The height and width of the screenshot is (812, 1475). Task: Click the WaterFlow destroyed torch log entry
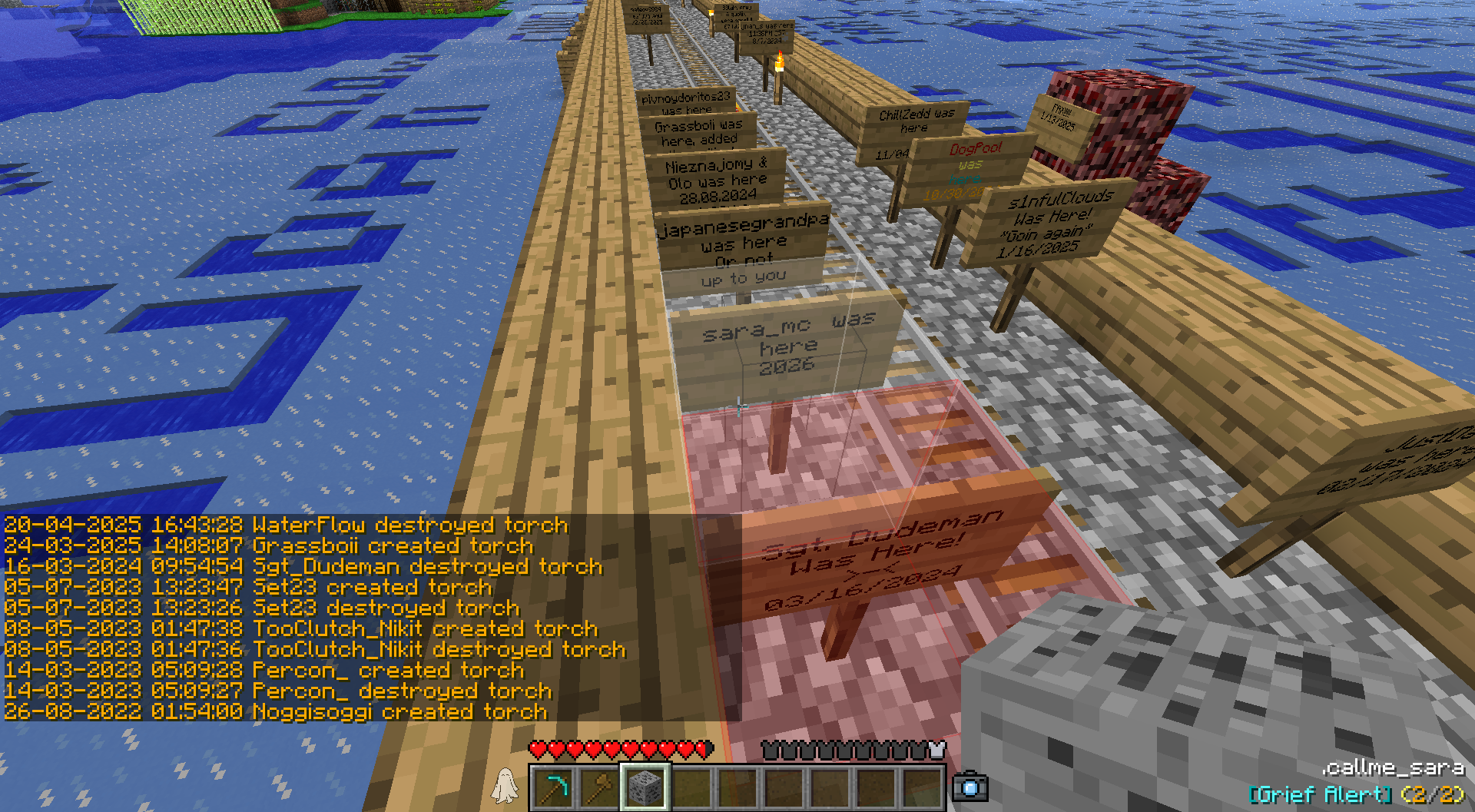[x=286, y=525]
